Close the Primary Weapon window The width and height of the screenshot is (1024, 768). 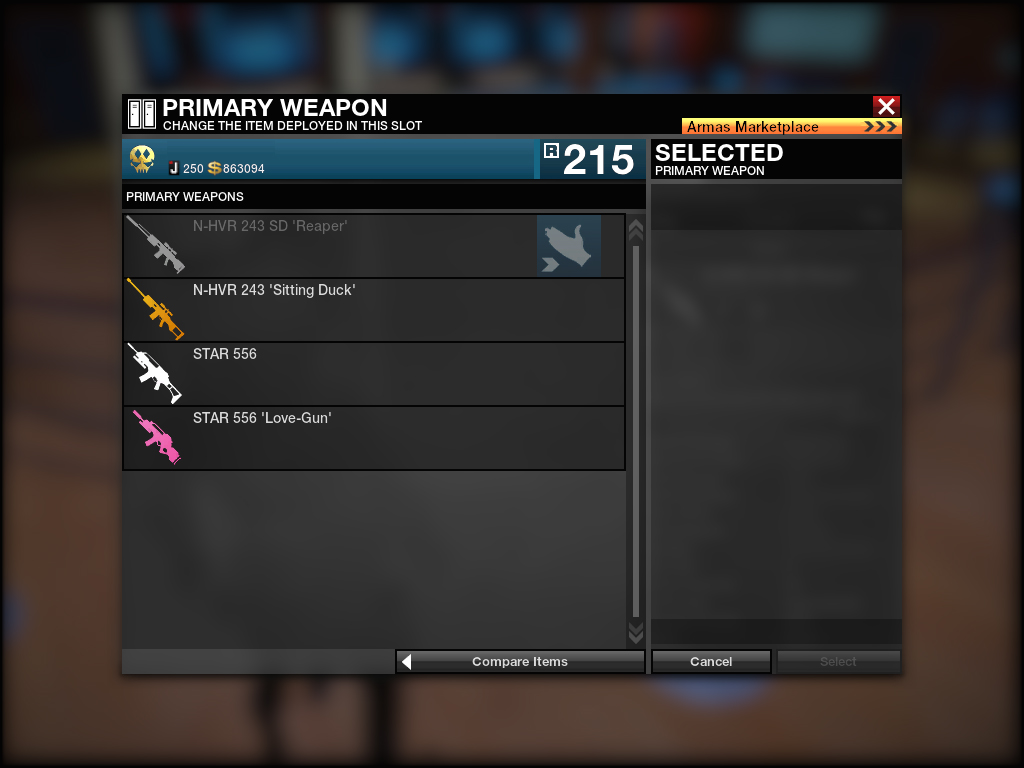click(886, 106)
